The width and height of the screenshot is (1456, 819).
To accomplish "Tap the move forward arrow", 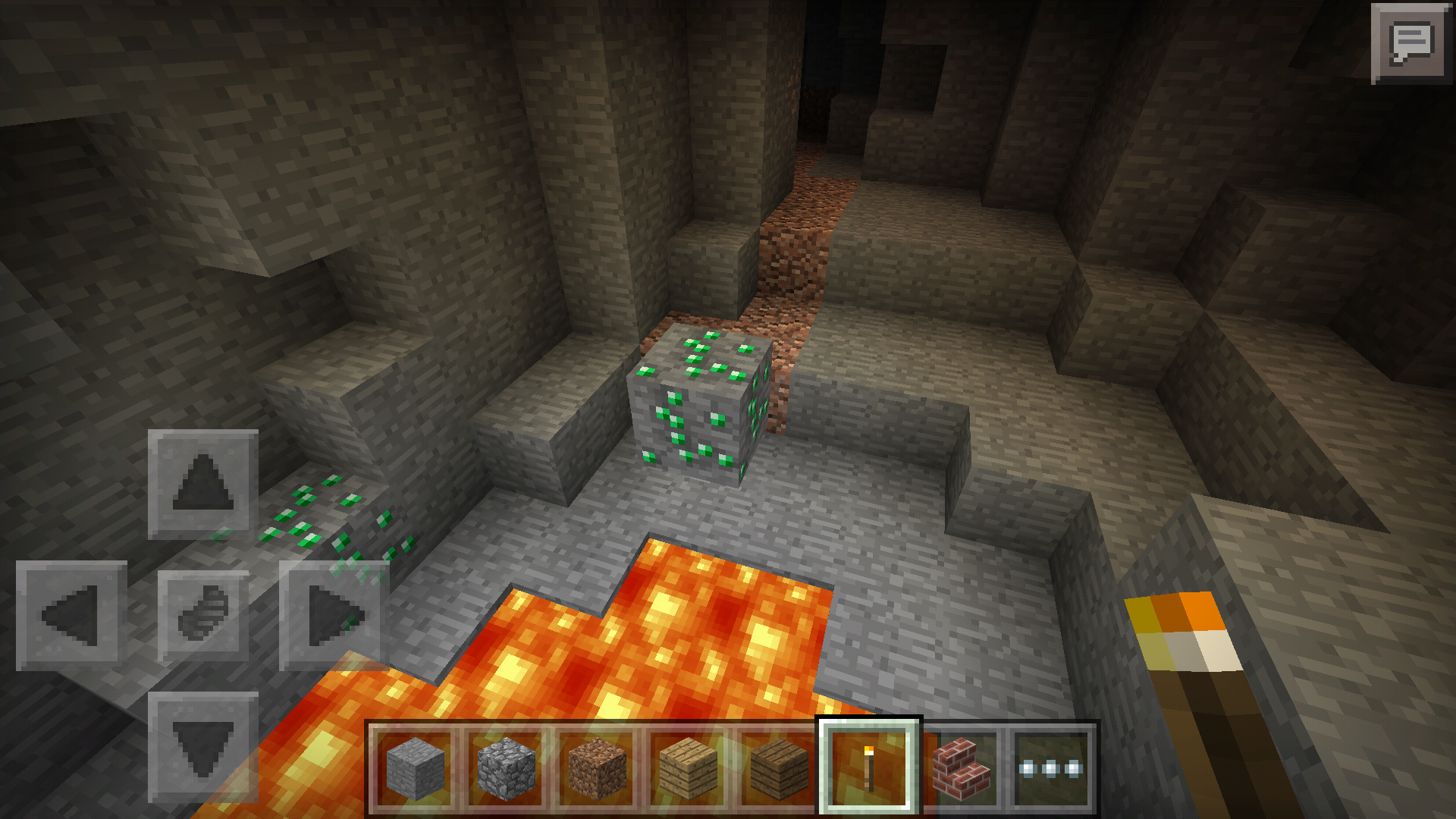I will pos(202,484).
